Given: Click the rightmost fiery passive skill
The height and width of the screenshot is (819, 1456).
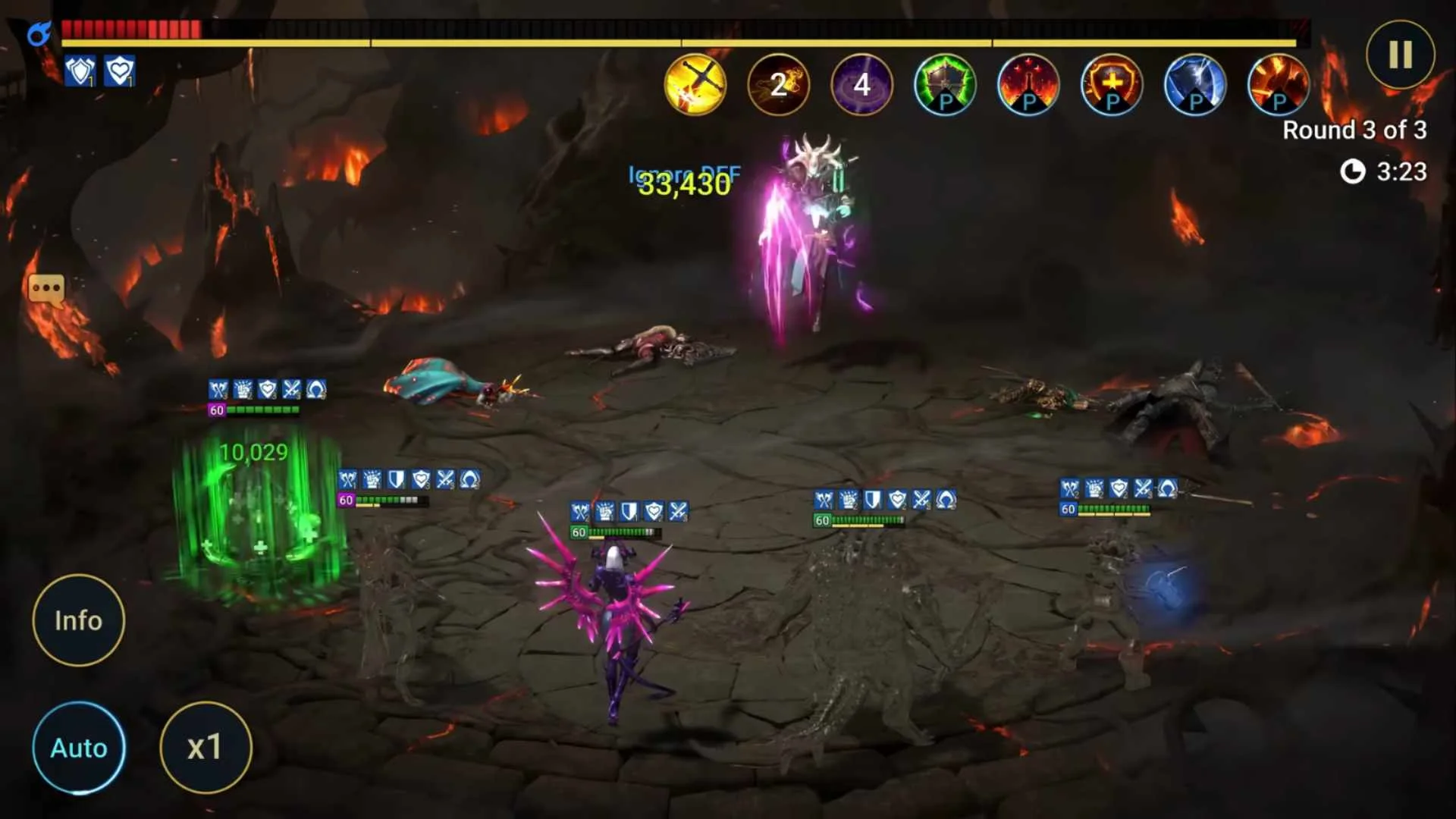Looking at the screenshot, I should tap(1278, 85).
